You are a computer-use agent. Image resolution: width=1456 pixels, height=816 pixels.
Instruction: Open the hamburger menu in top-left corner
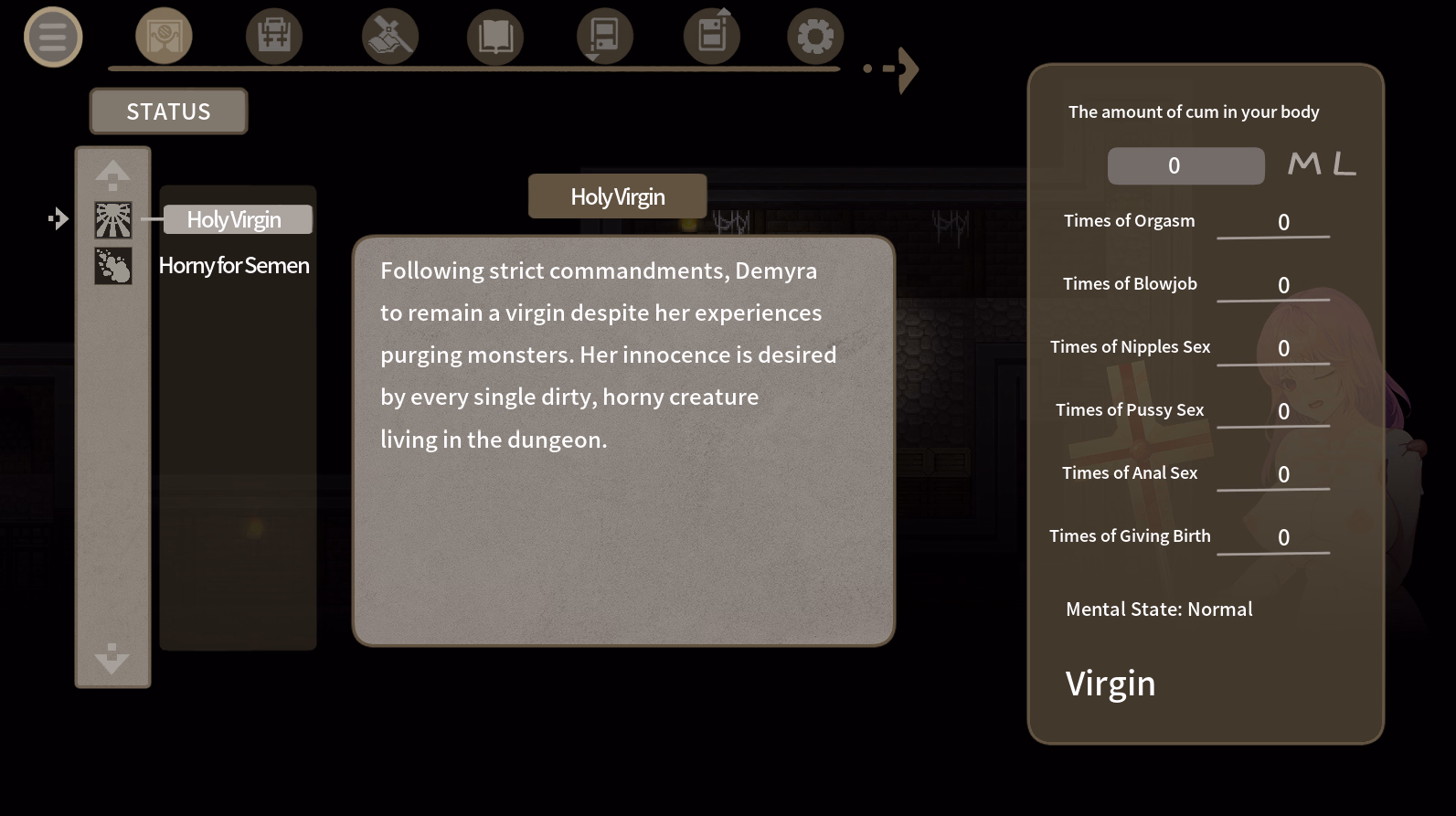(x=53, y=37)
